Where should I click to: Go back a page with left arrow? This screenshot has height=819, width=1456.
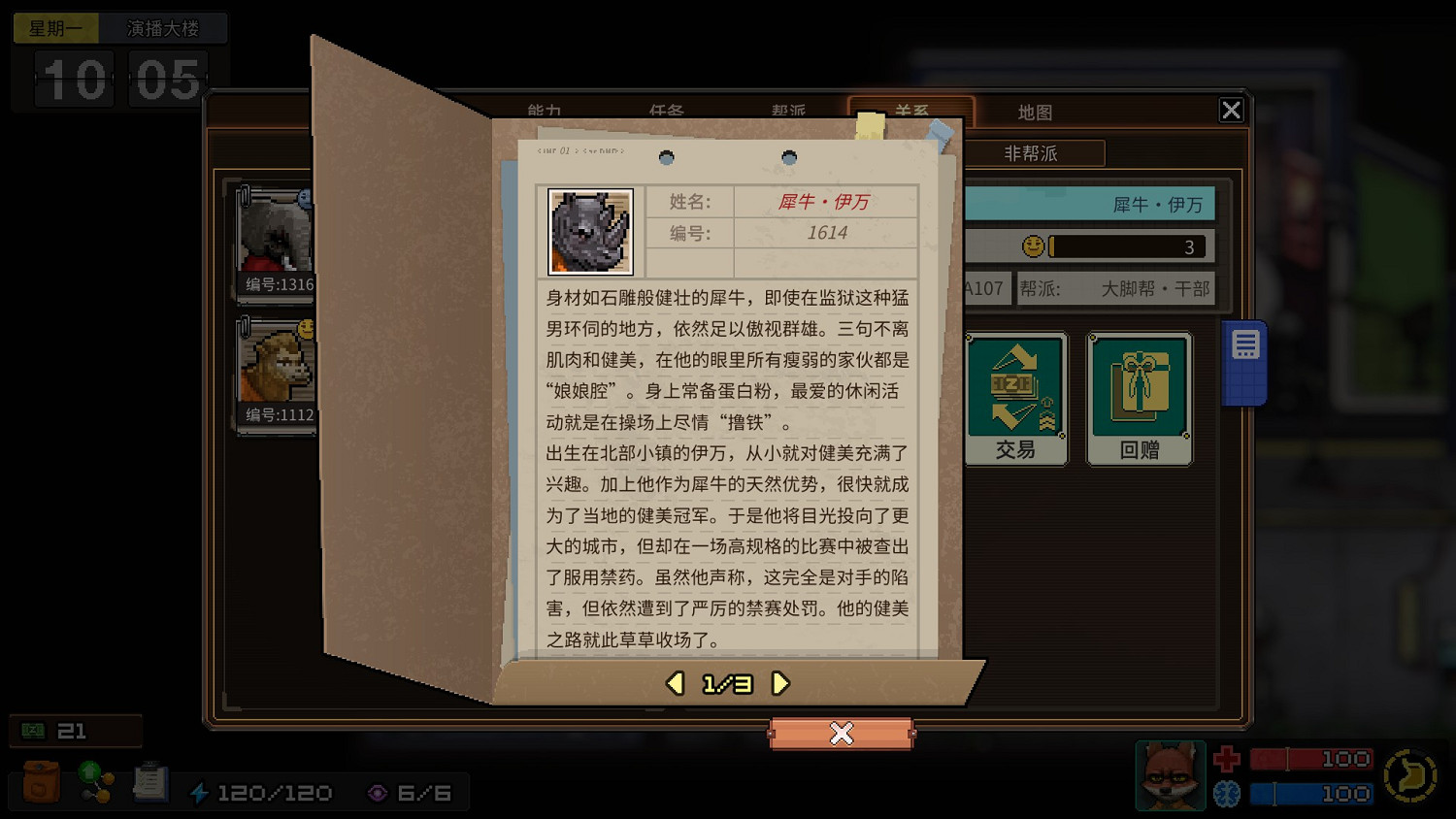click(675, 683)
